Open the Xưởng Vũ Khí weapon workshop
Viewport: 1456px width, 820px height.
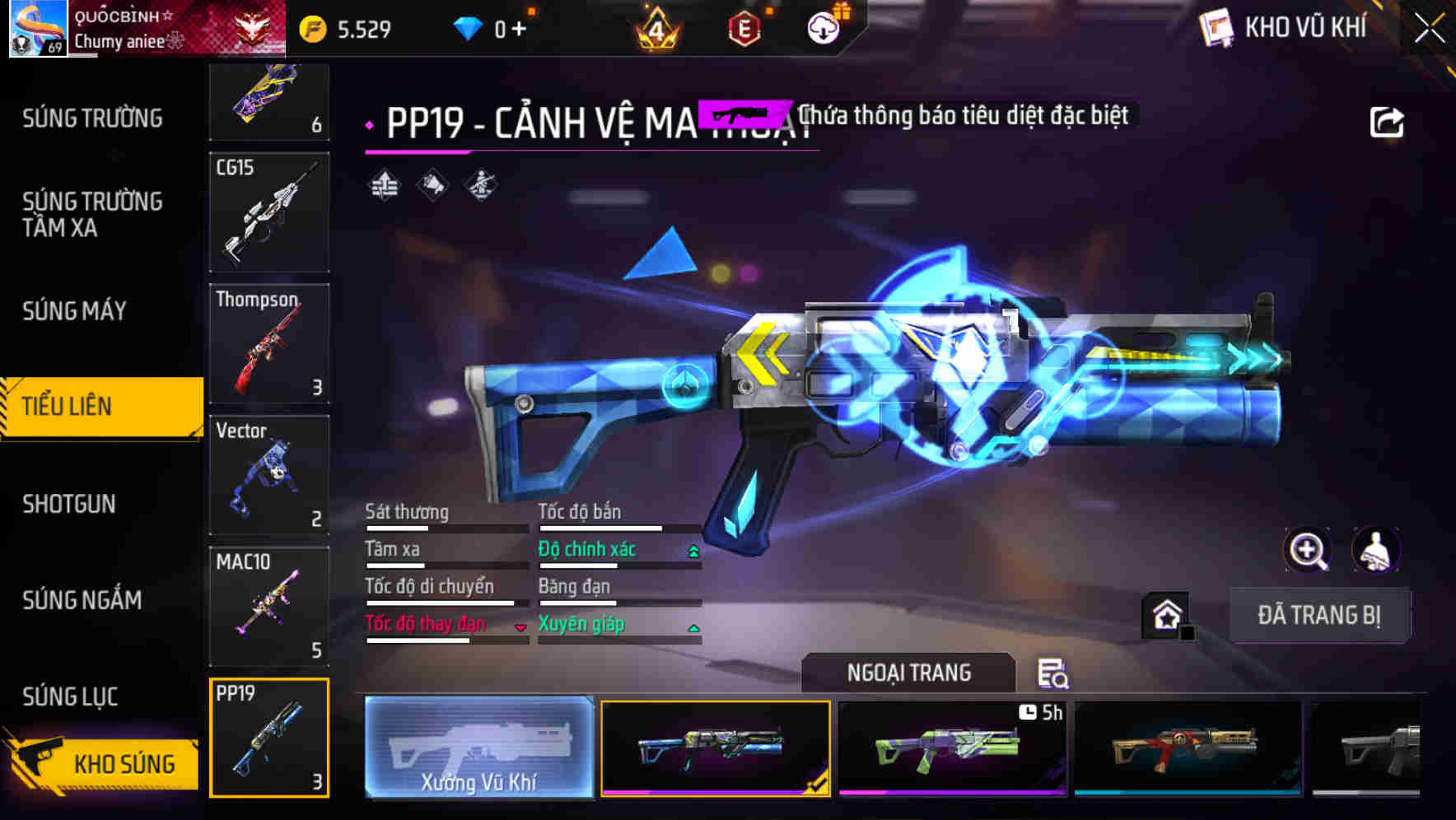(x=478, y=749)
